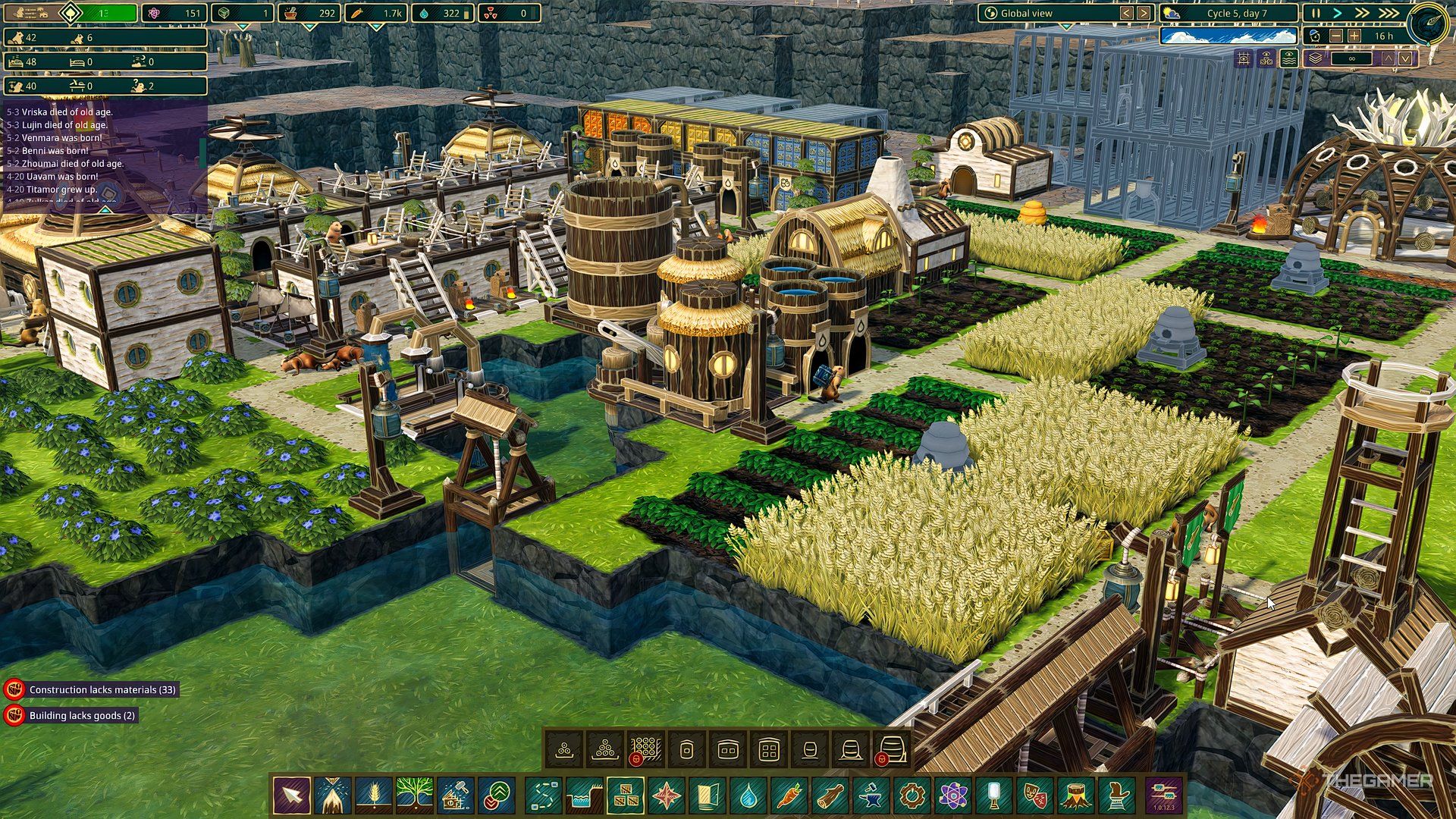This screenshot has height=819, width=1456.
Task: Pause the game speed
Action: 1316,14
